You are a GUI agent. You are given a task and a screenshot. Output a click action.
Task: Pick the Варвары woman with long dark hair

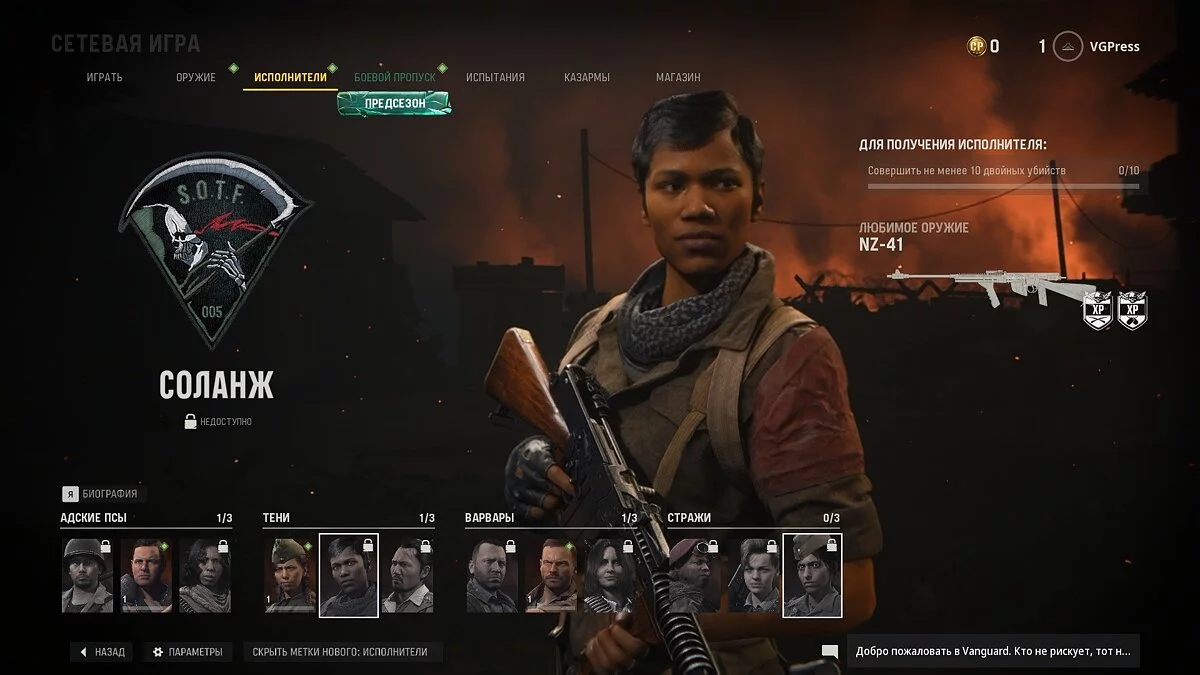point(609,575)
